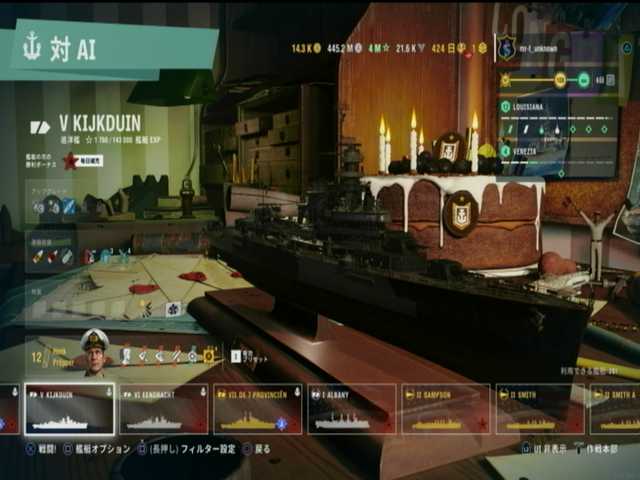Pick the VII De 7 Provinciën ship
Viewport: 640px width, 480px height.
point(257,410)
